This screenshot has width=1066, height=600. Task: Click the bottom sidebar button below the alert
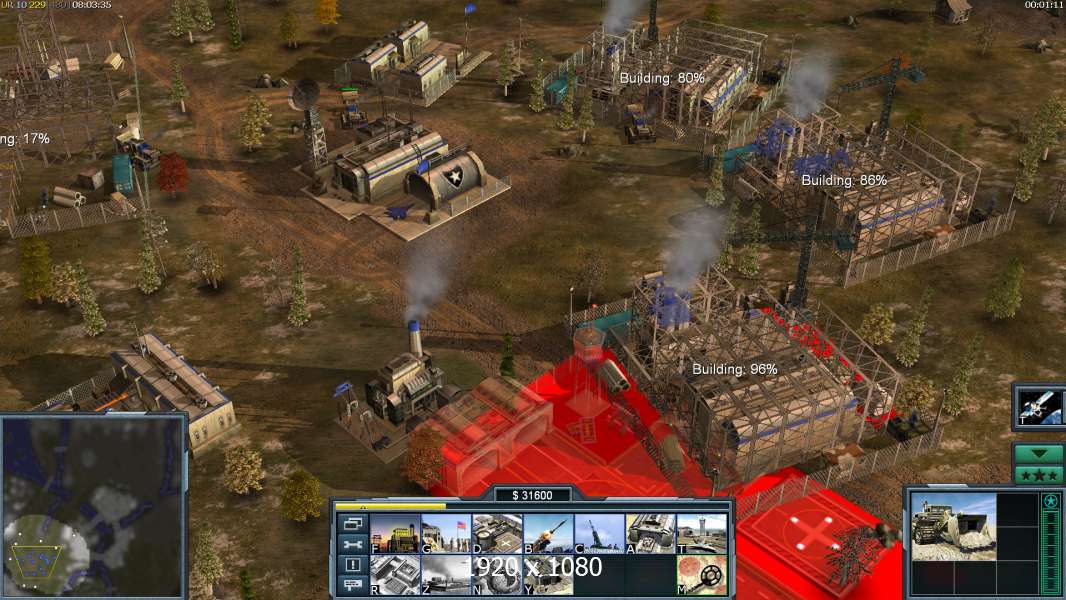pos(351,585)
